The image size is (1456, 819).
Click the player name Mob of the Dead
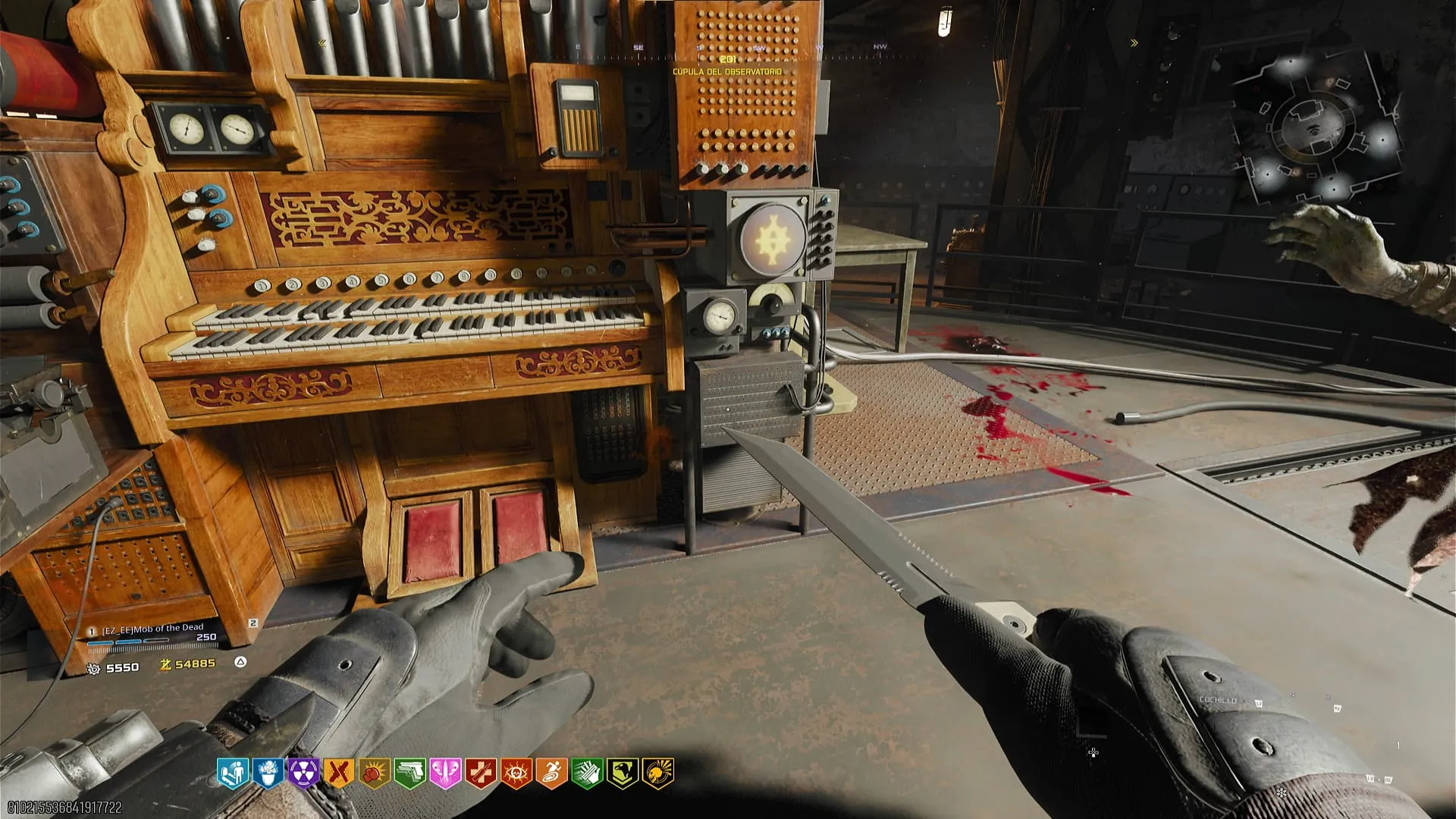pyautogui.click(x=152, y=629)
